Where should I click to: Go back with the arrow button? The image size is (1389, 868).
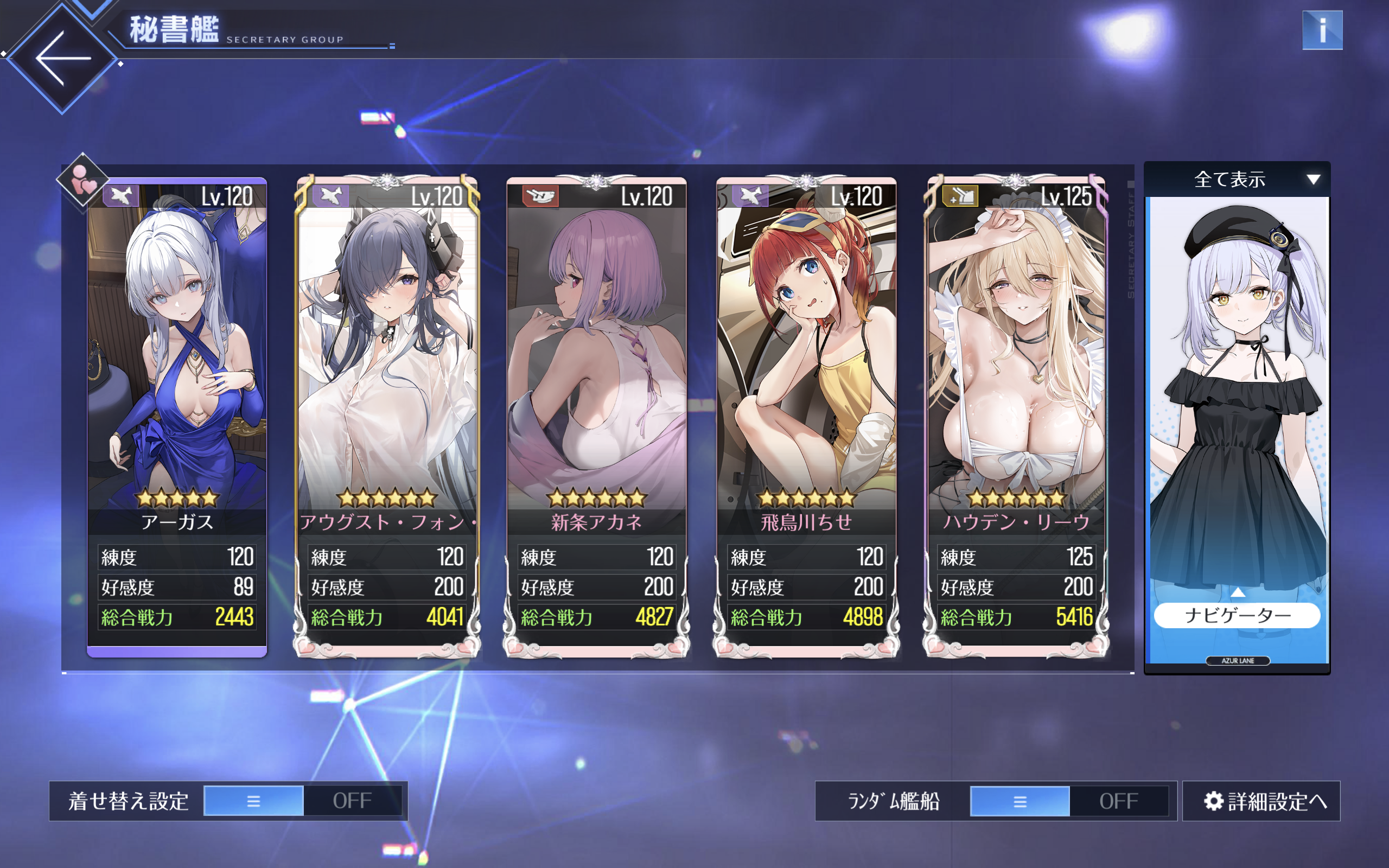tap(62, 58)
